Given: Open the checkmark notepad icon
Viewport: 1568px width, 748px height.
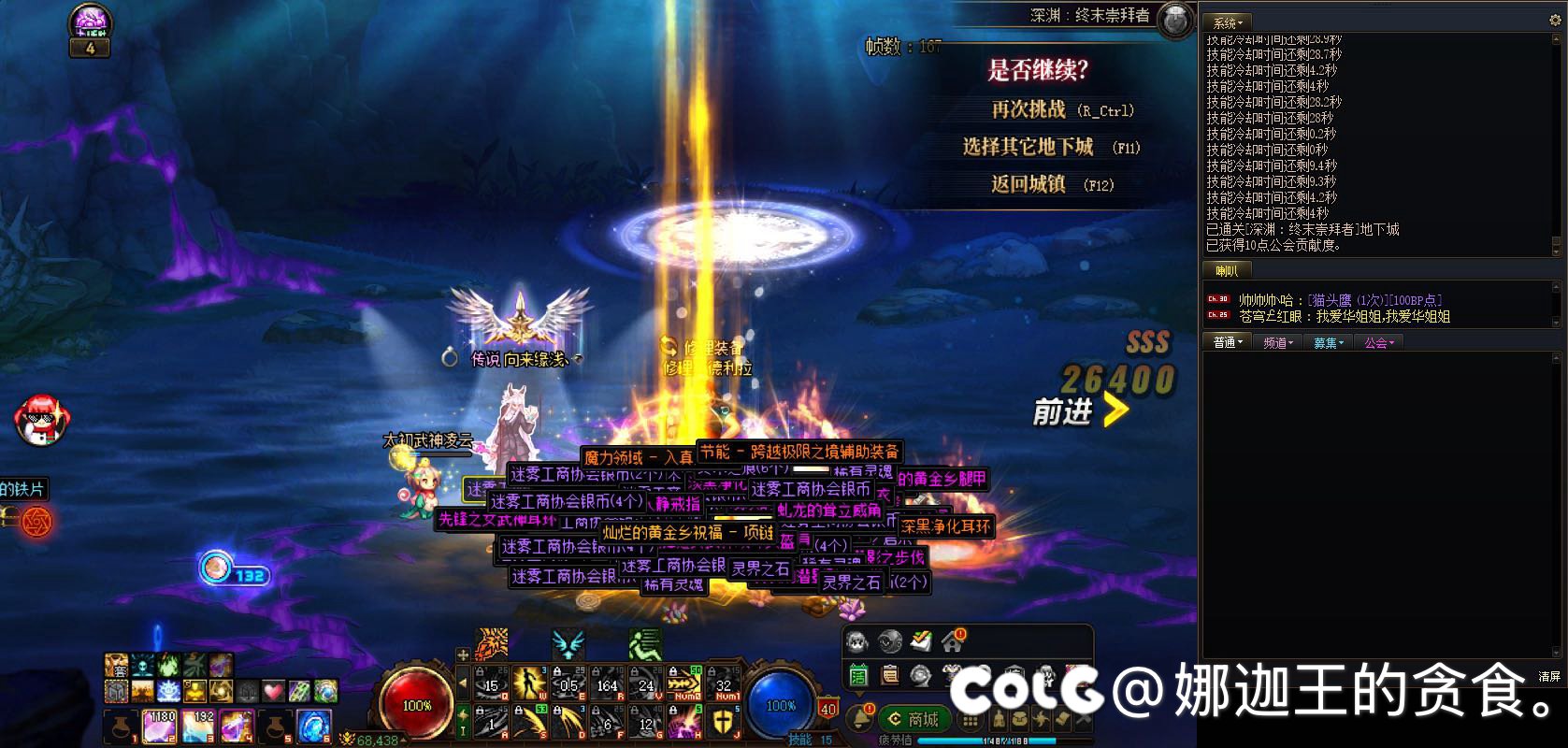Looking at the screenshot, I should [x=921, y=640].
